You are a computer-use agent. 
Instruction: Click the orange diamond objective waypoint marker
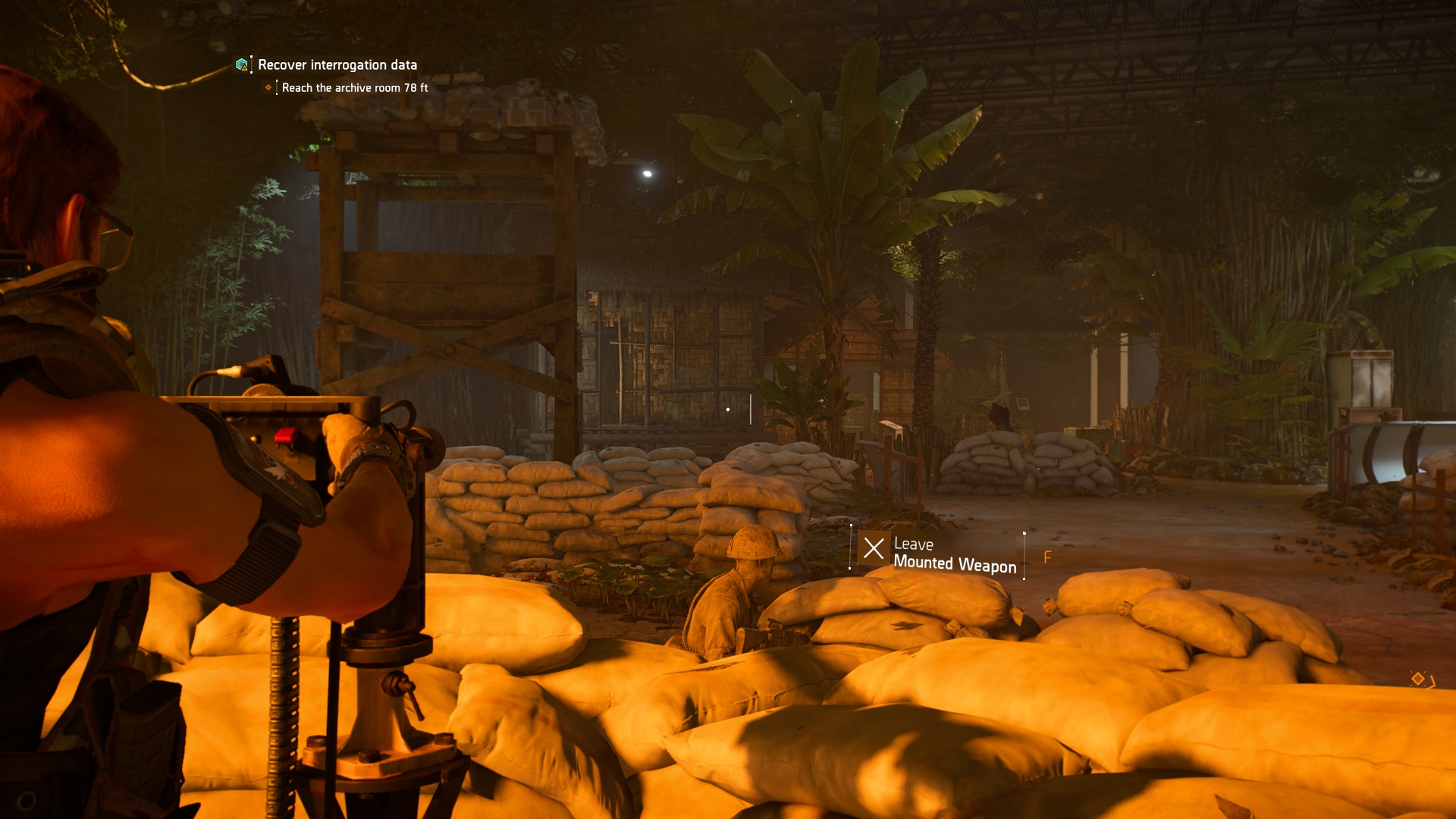pos(1417,679)
